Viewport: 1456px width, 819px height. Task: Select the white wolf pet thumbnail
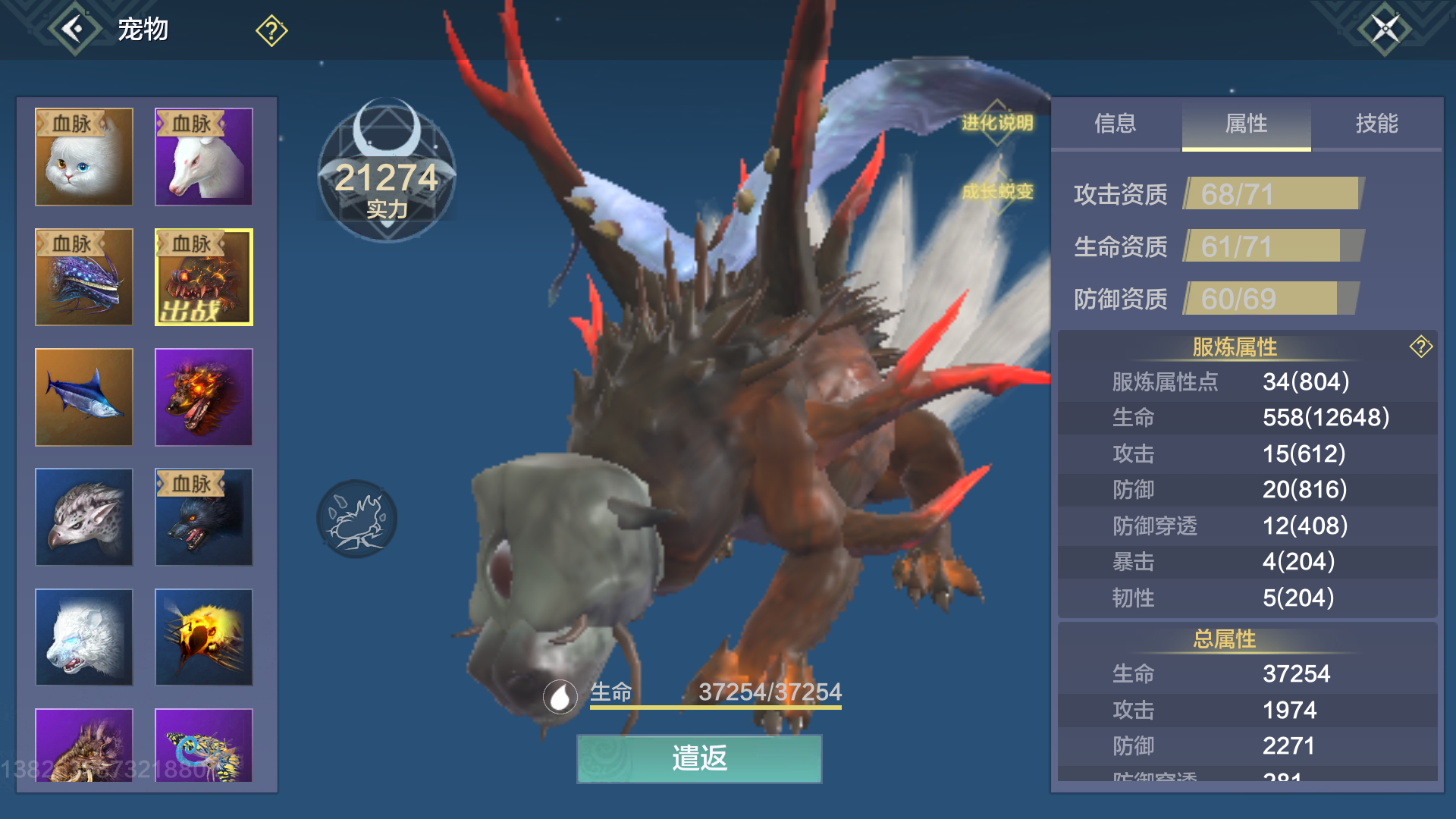click(83, 637)
